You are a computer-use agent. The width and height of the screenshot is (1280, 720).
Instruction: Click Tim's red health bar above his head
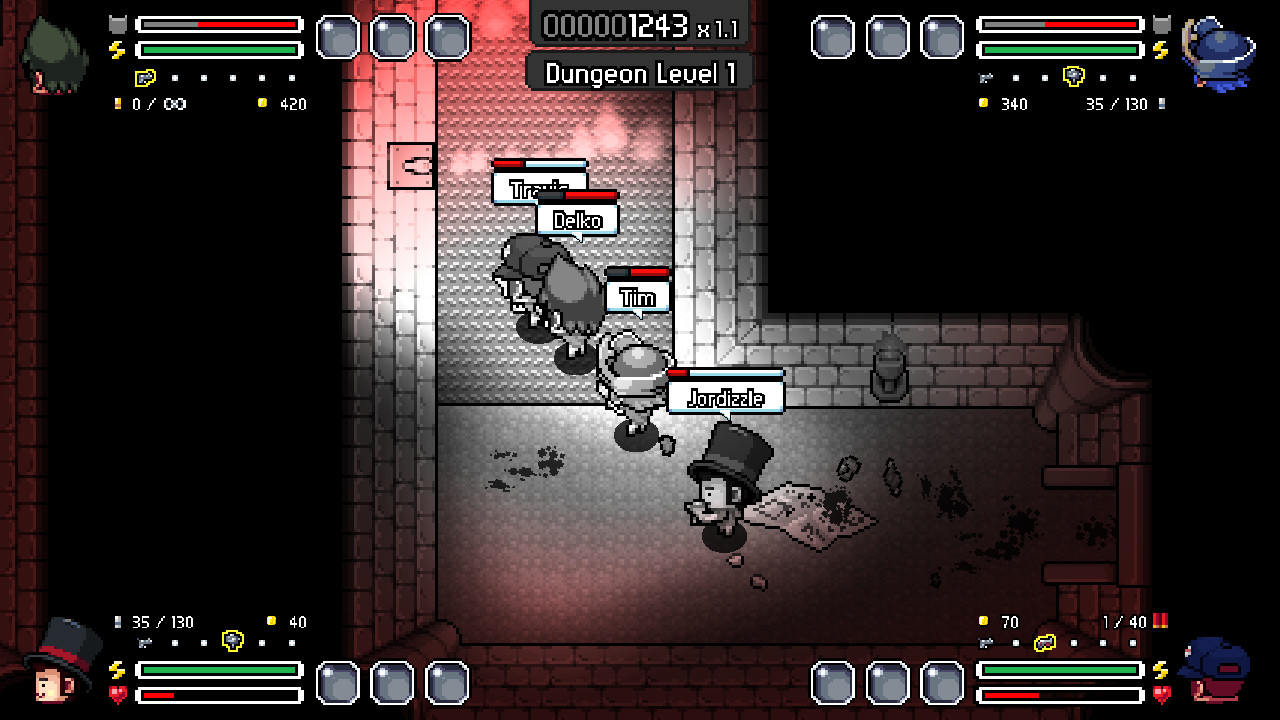tap(640, 271)
